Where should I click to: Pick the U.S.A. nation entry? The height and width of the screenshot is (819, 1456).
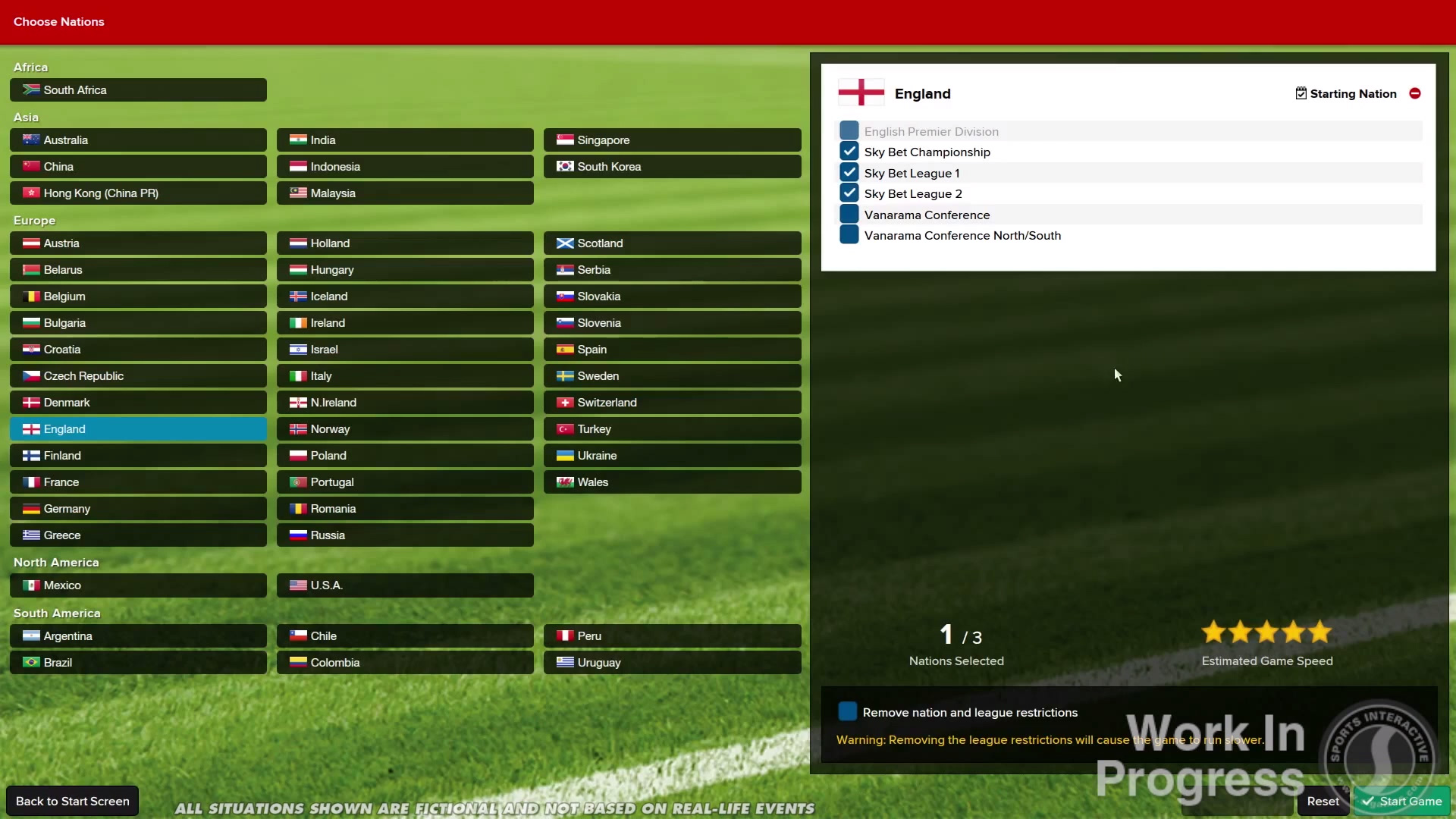(x=405, y=585)
